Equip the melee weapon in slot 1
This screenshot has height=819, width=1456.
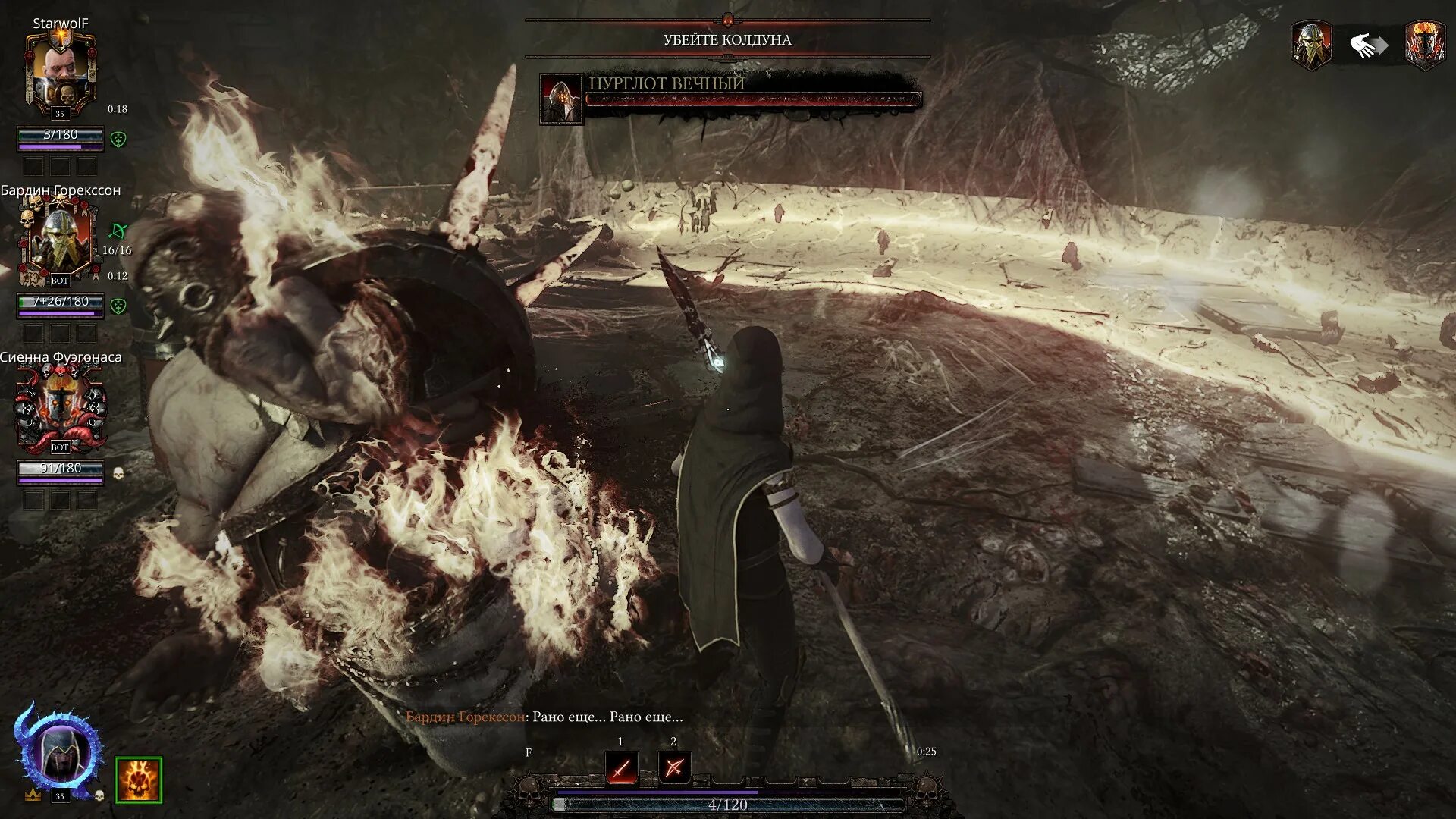(621, 767)
